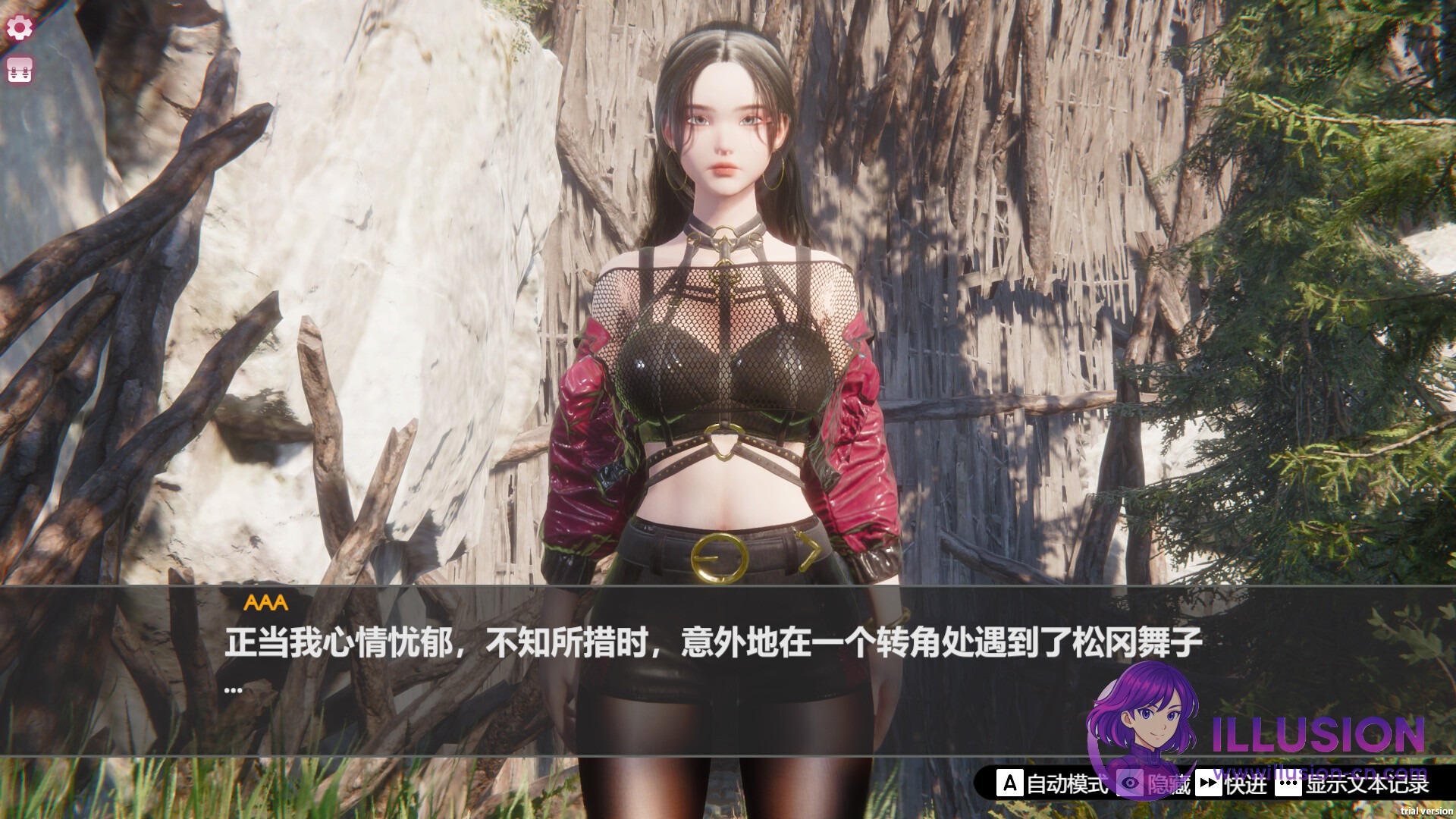Open the settings gear icon
The image size is (1456, 819).
pos(19,27)
